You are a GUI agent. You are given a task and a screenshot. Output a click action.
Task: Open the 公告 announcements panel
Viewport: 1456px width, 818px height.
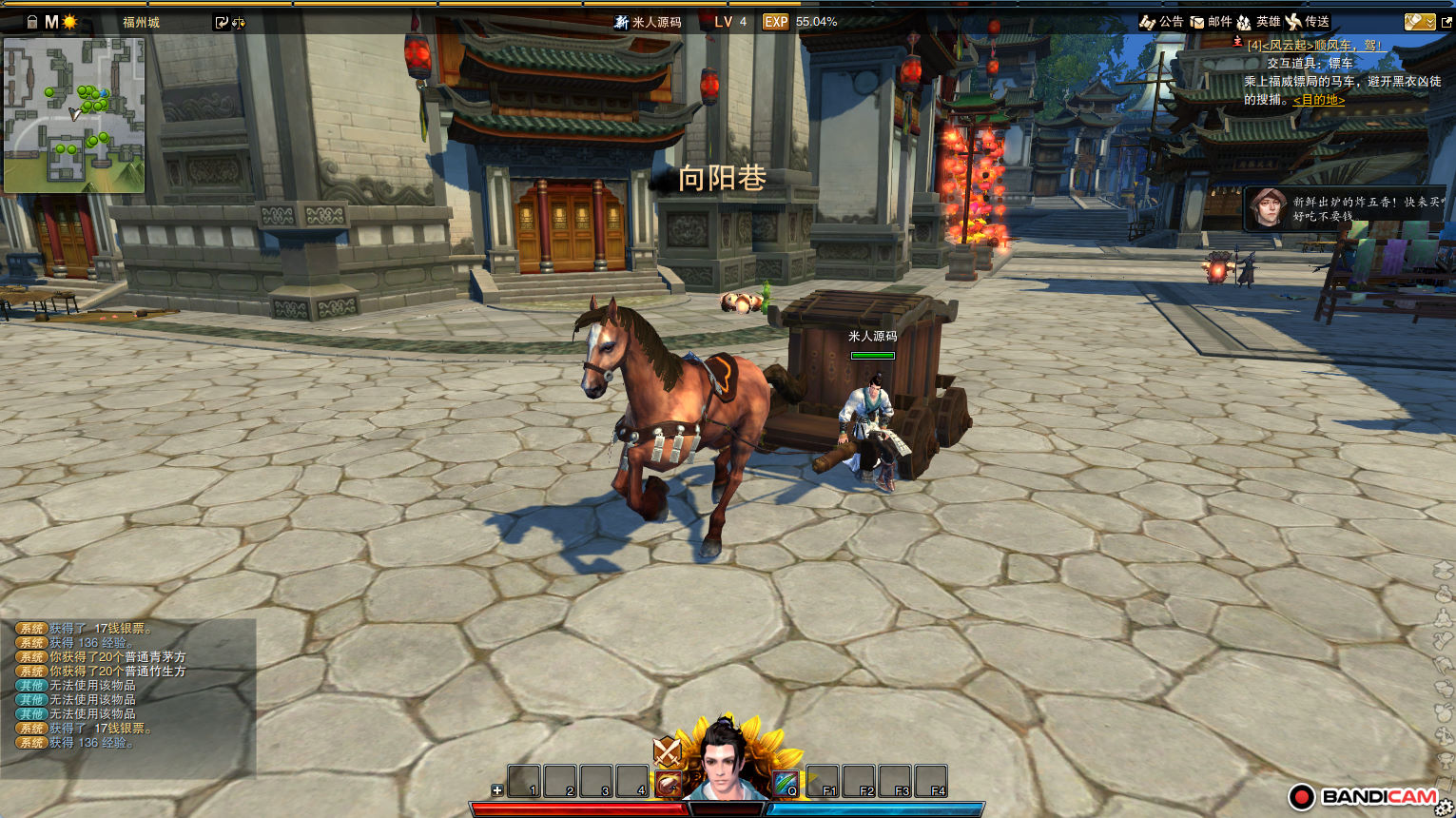coord(1161,21)
